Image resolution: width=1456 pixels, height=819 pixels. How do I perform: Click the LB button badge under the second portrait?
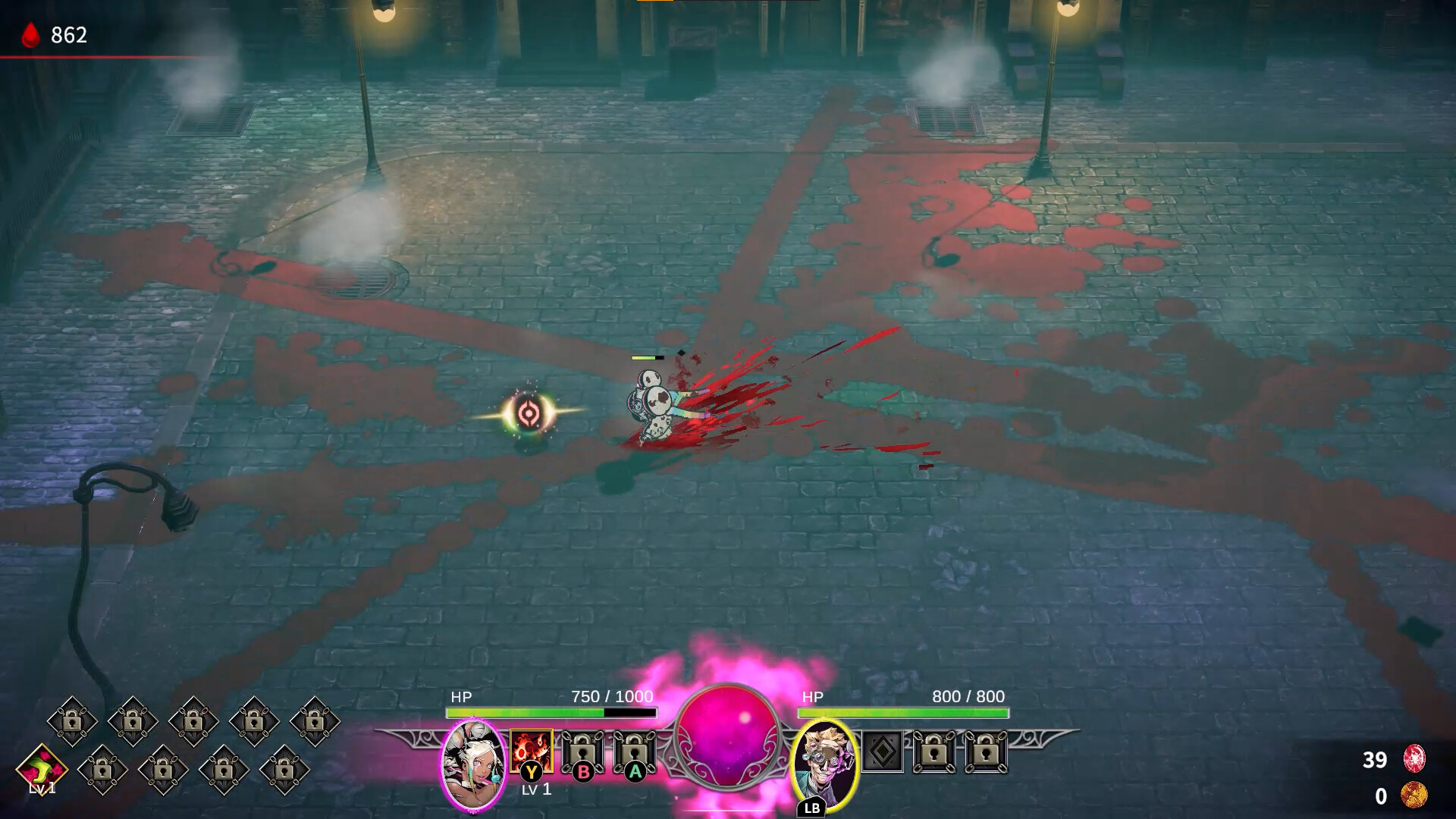click(813, 806)
